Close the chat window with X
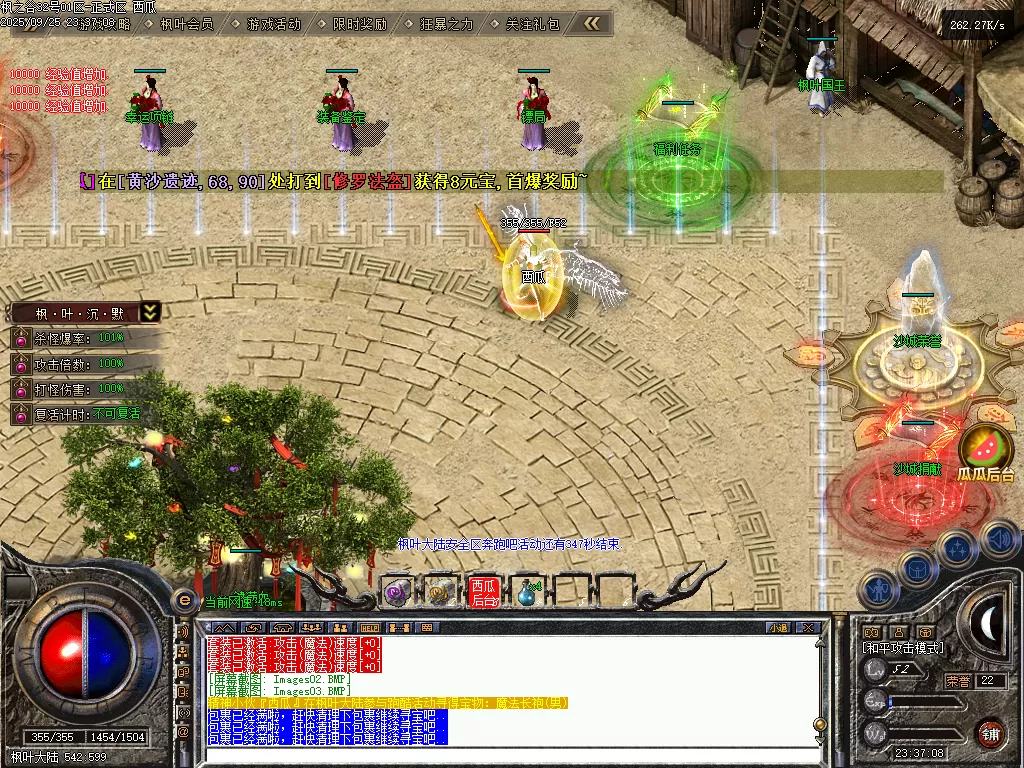Image resolution: width=1024 pixels, height=768 pixels. click(808, 627)
